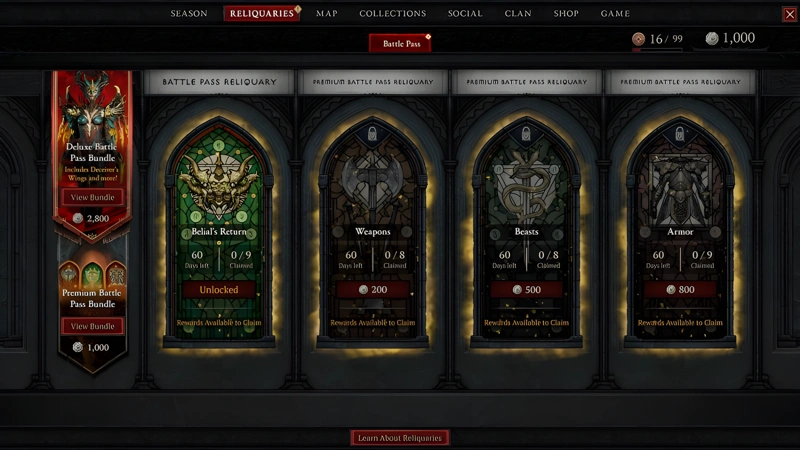Open the Game menu tab
This screenshot has height=450, width=800.
point(615,14)
